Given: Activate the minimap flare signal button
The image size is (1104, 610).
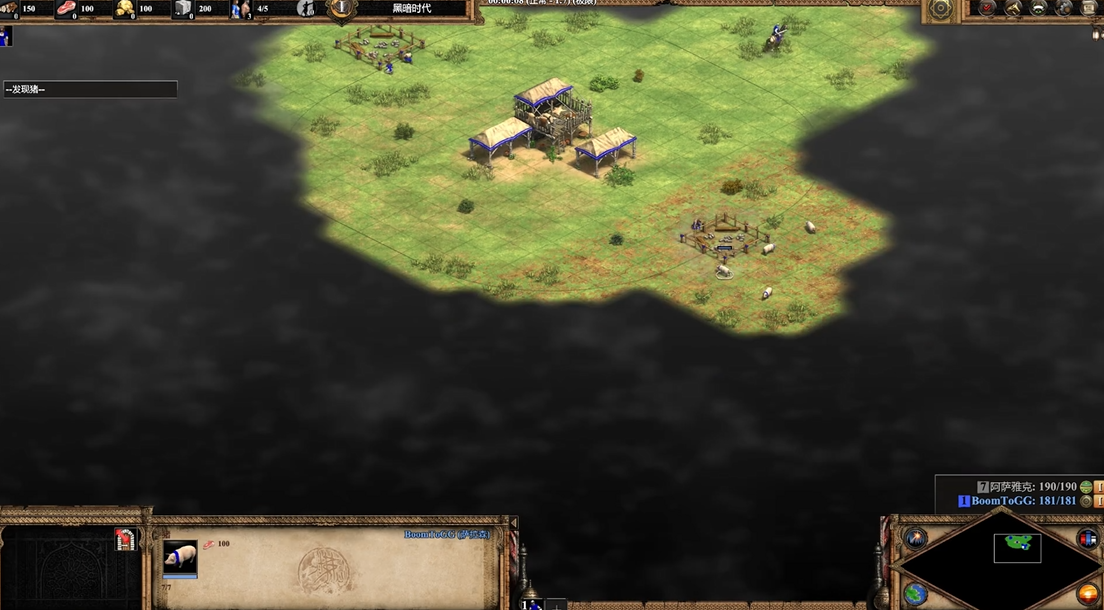Looking at the screenshot, I should pos(915,537).
